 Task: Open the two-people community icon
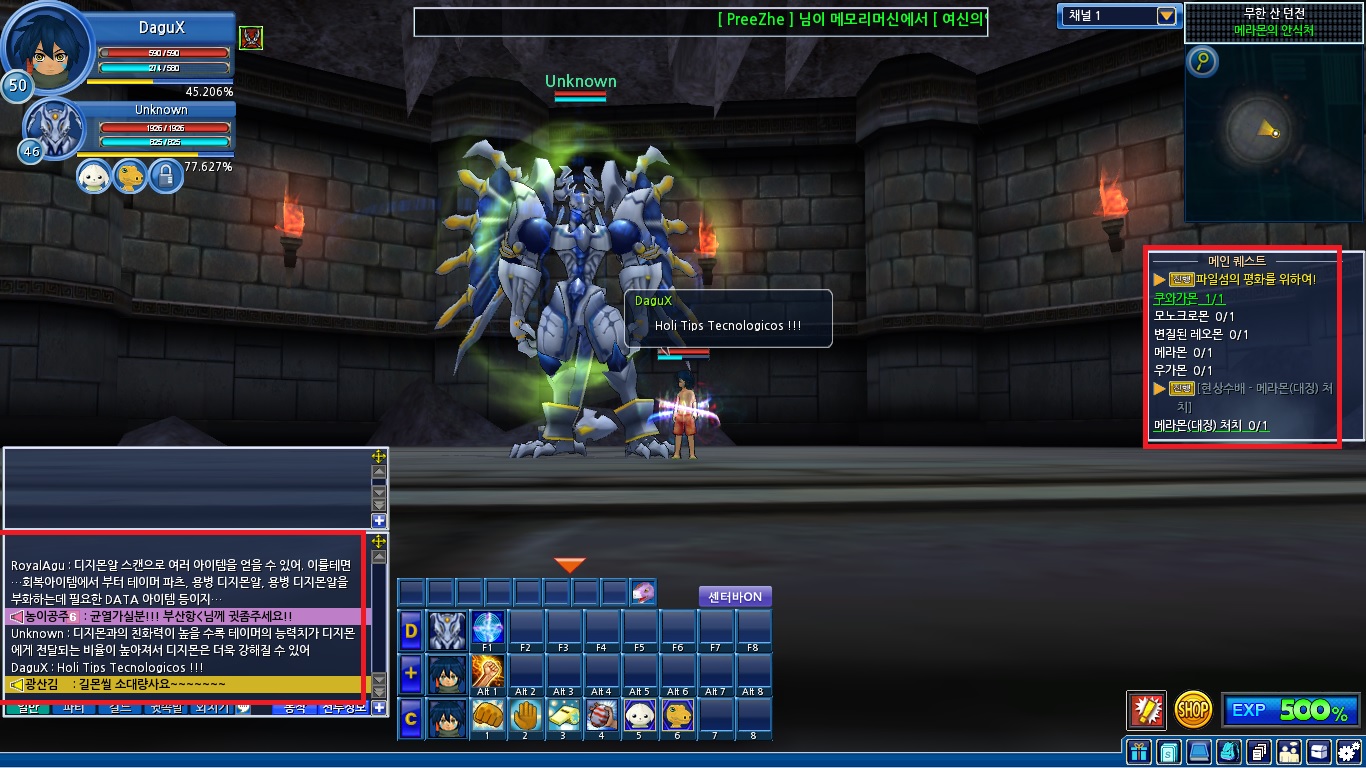(1289, 751)
